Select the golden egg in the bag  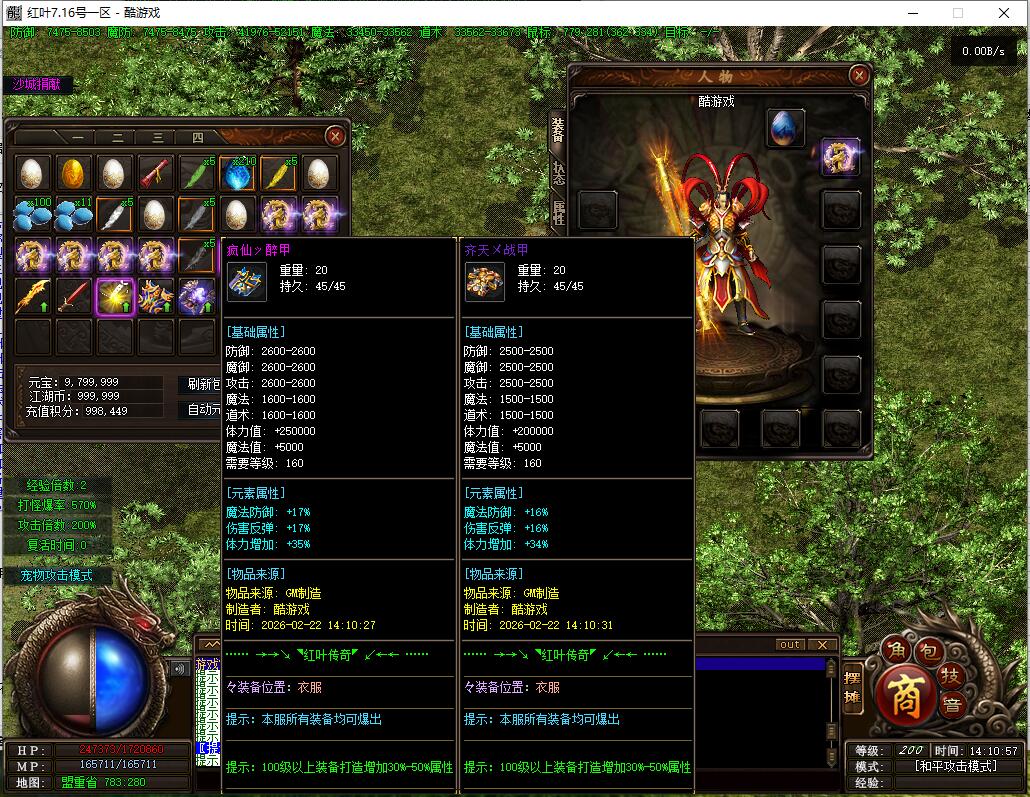point(74,173)
